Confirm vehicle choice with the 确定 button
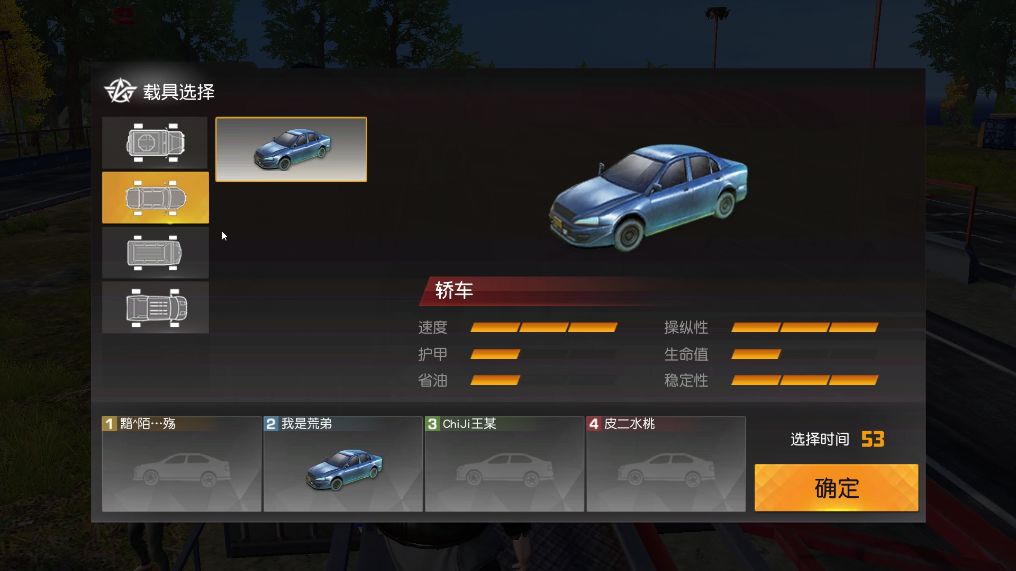1016x571 pixels. point(836,488)
